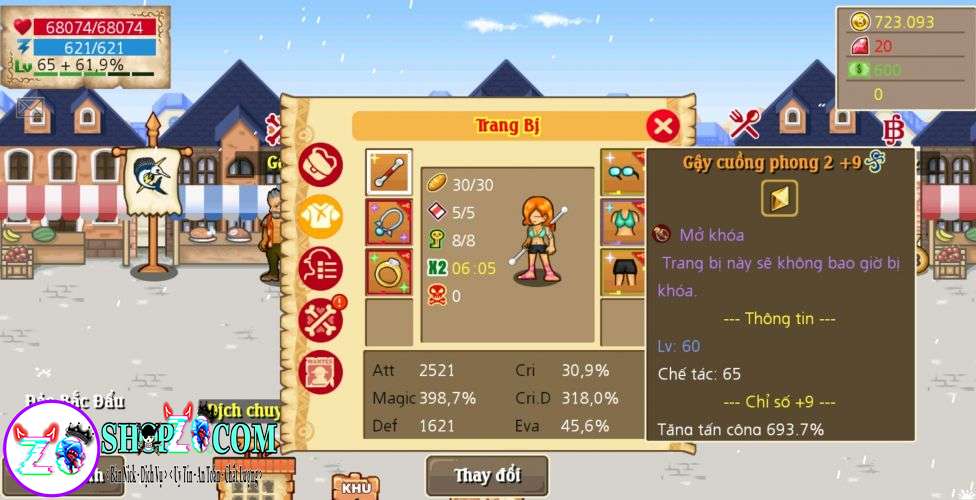Screen dimensions: 976x500
Task: Open the crossed bones tab with alert
Action: click(x=320, y=319)
